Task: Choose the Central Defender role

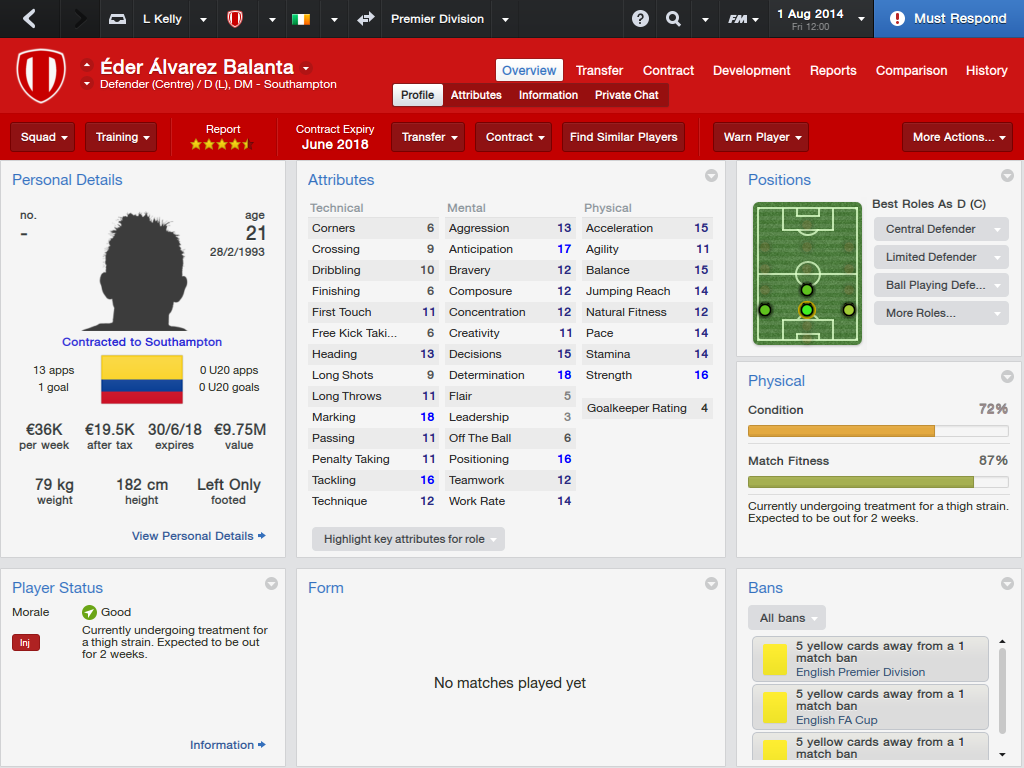Action: [x=940, y=229]
